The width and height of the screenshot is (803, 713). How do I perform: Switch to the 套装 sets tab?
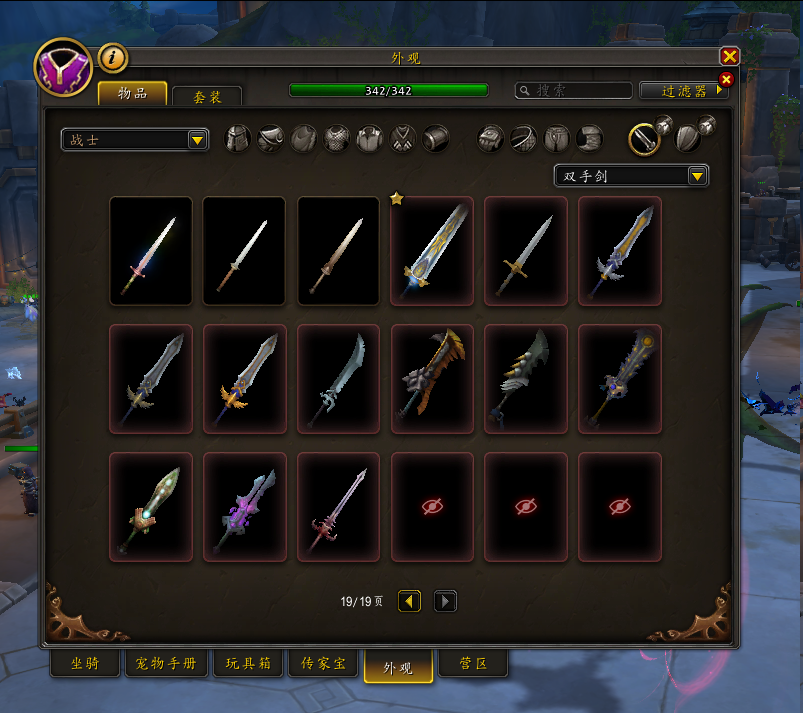point(206,96)
